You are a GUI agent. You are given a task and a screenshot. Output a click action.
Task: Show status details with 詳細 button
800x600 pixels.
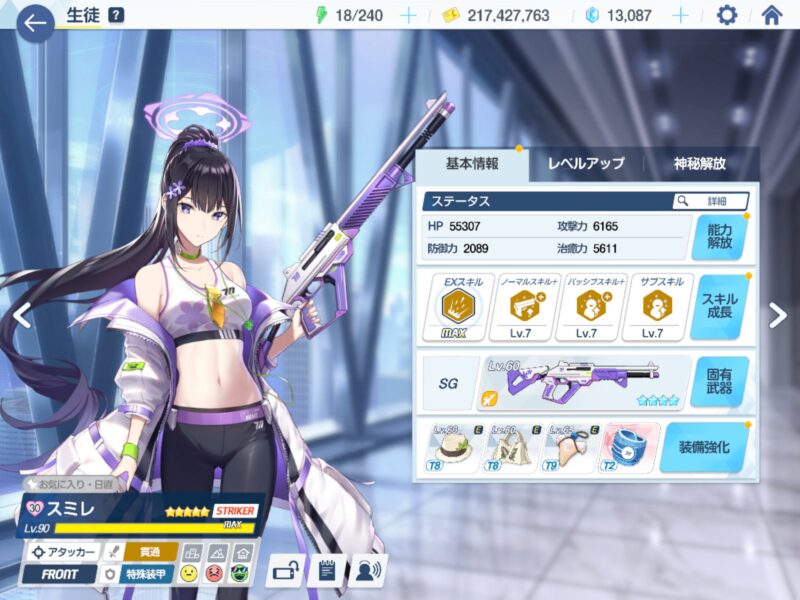pos(711,201)
